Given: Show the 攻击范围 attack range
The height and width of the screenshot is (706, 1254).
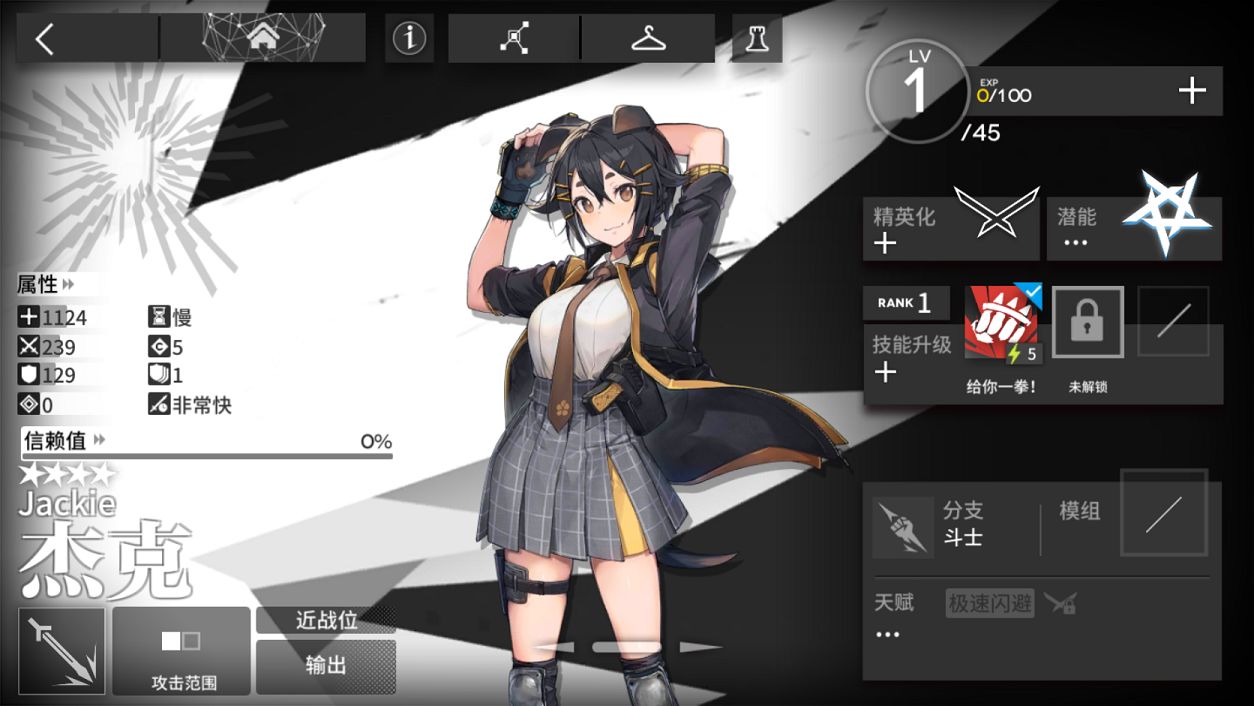Looking at the screenshot, I should tap(182, 650).
